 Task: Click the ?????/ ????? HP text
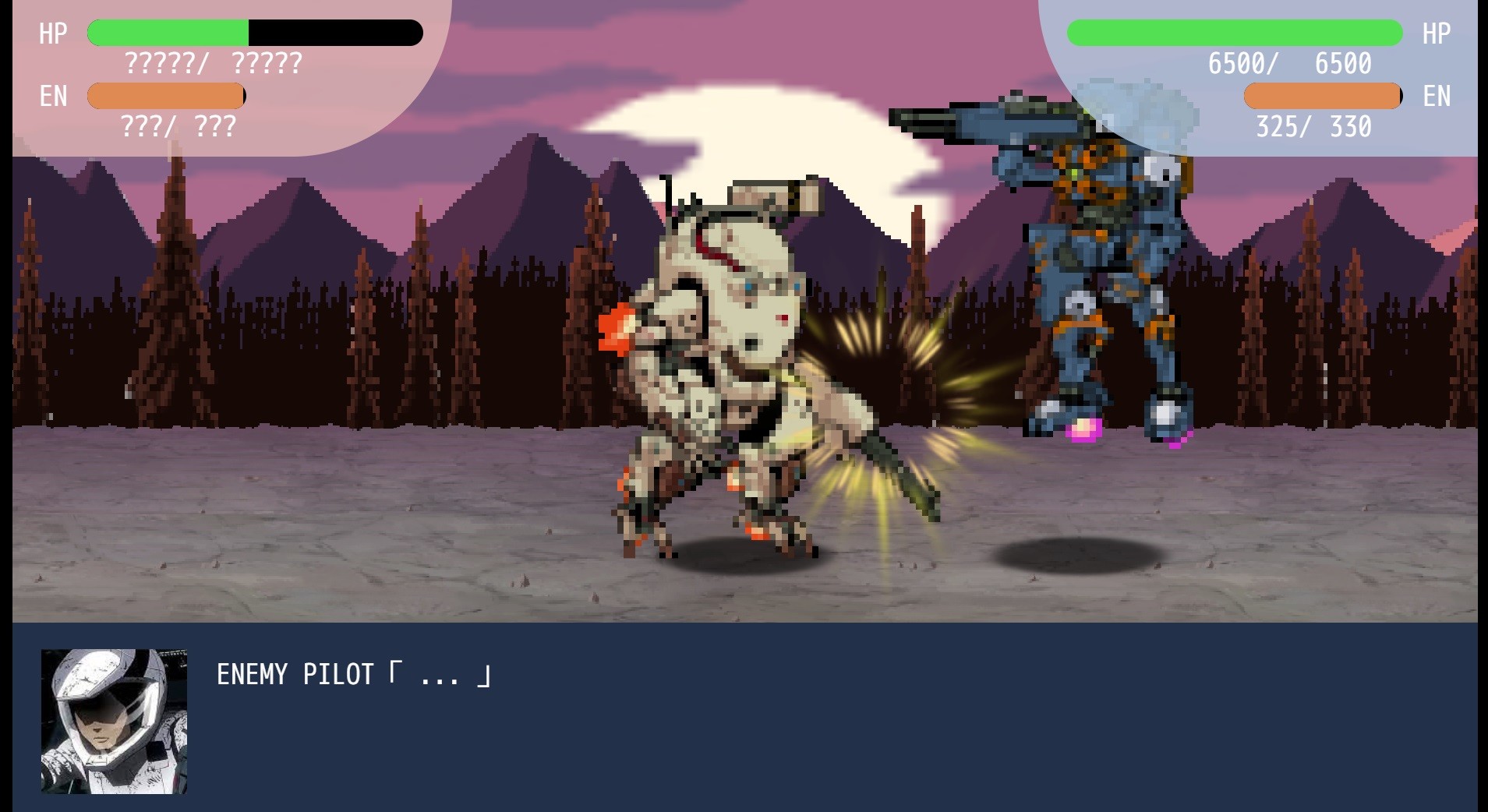212,64
